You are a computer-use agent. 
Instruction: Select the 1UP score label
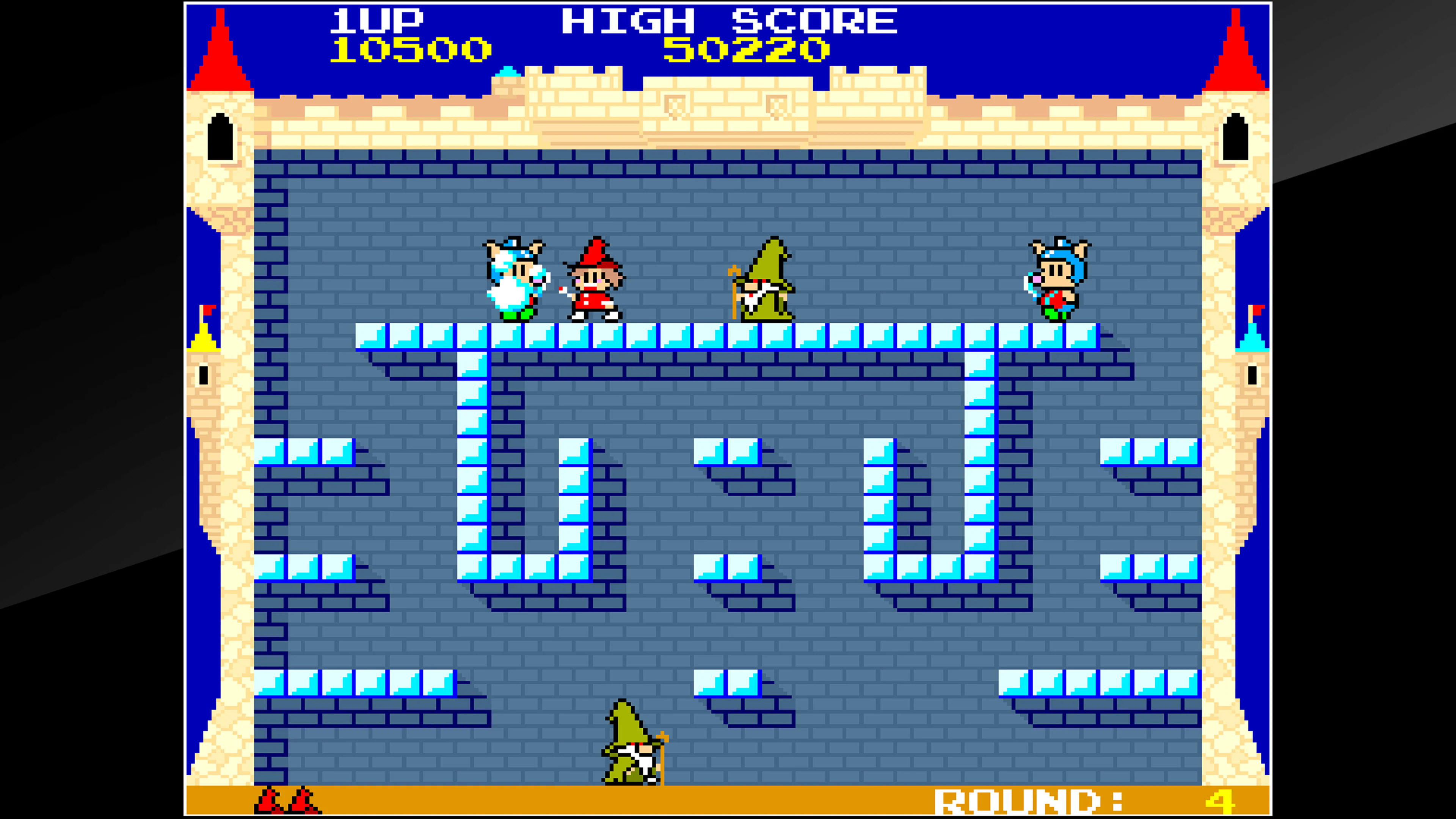coord(377,20)
